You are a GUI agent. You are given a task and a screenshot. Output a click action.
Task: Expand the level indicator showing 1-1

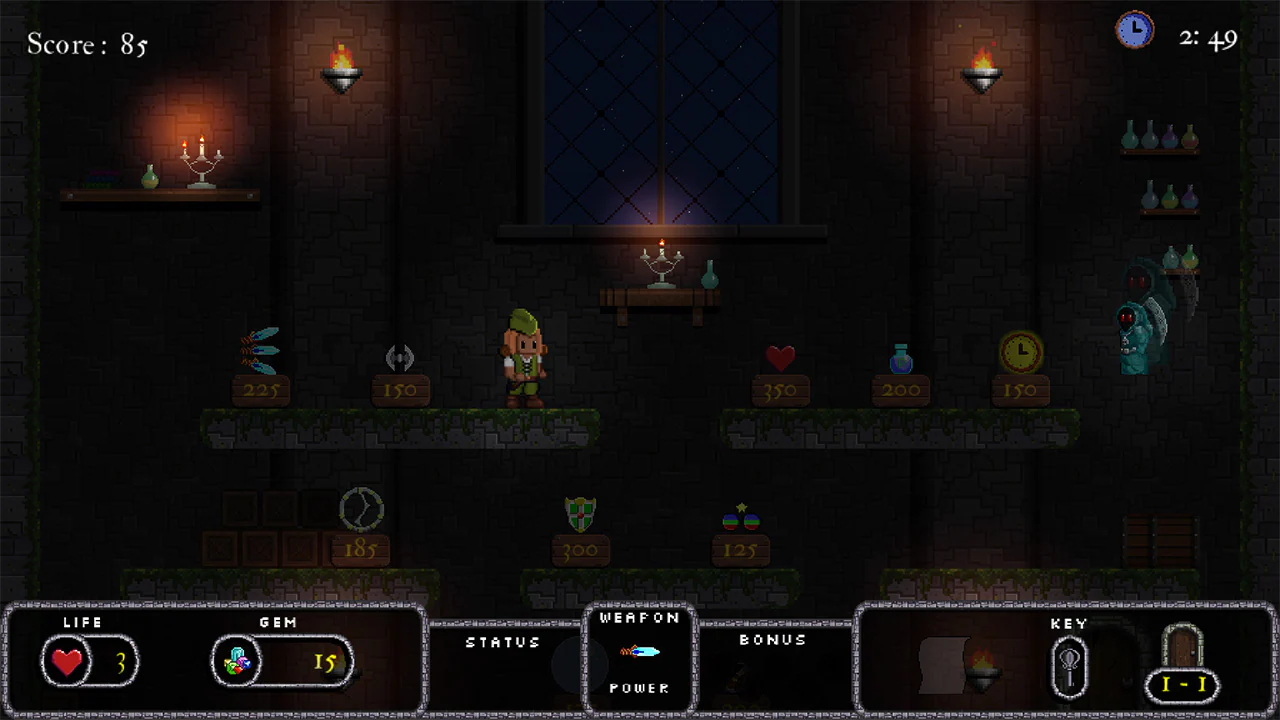point(1184,685)
